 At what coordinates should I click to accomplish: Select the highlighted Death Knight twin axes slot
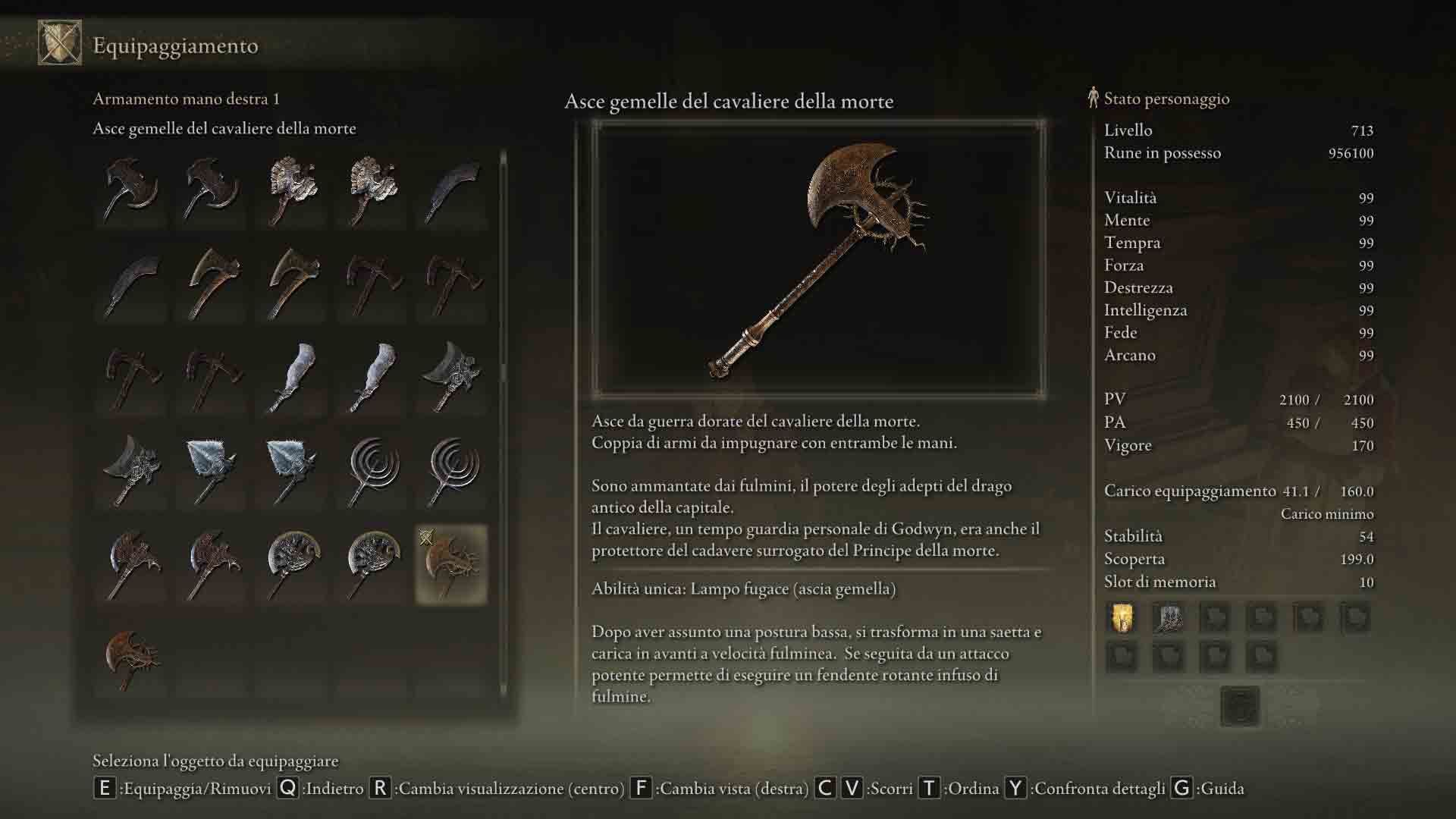coord(451,565)
